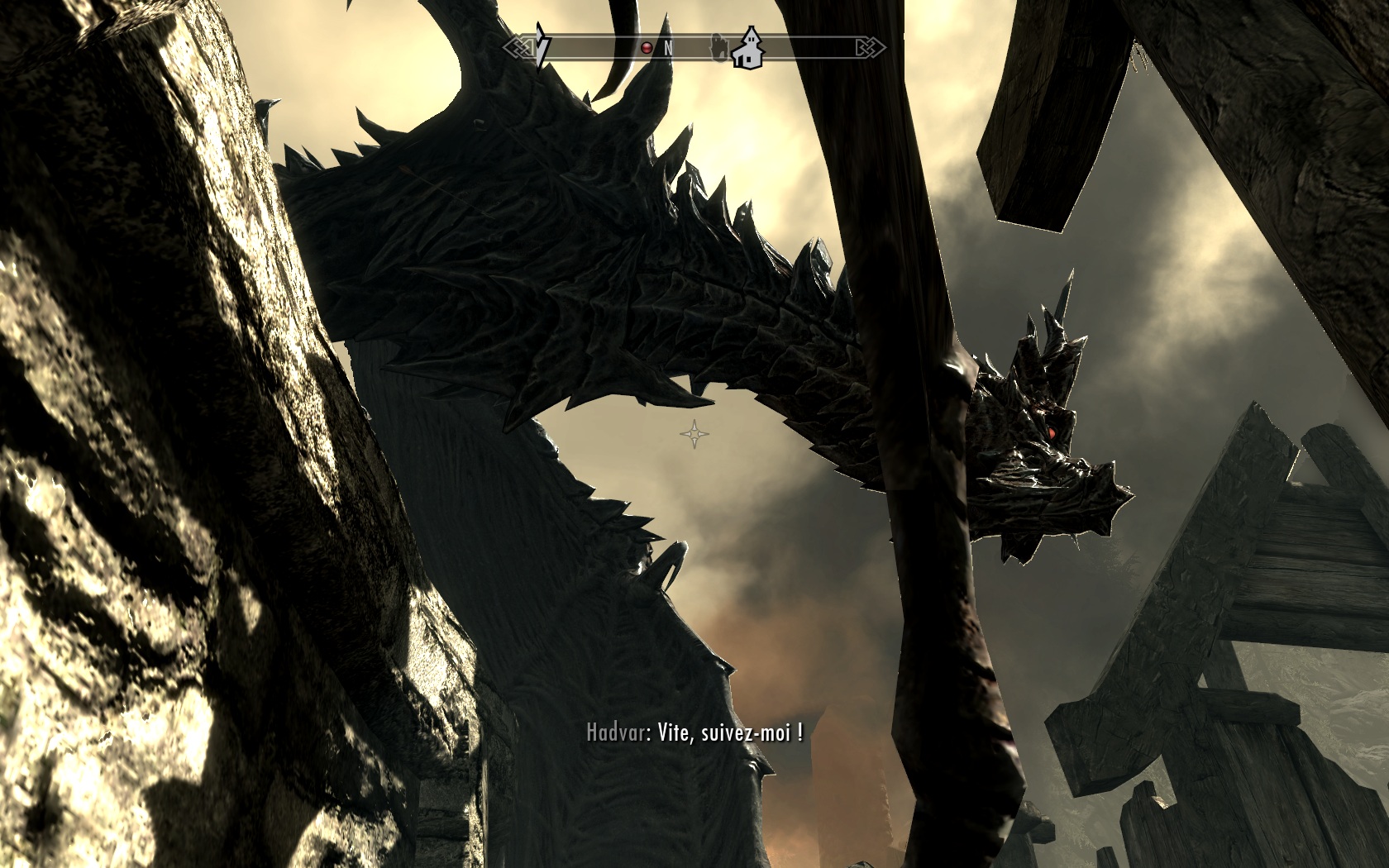Toggle visibility of the compass bar
The width and height of the screenshot is (1389, 868).
click(x=694, y=46)
